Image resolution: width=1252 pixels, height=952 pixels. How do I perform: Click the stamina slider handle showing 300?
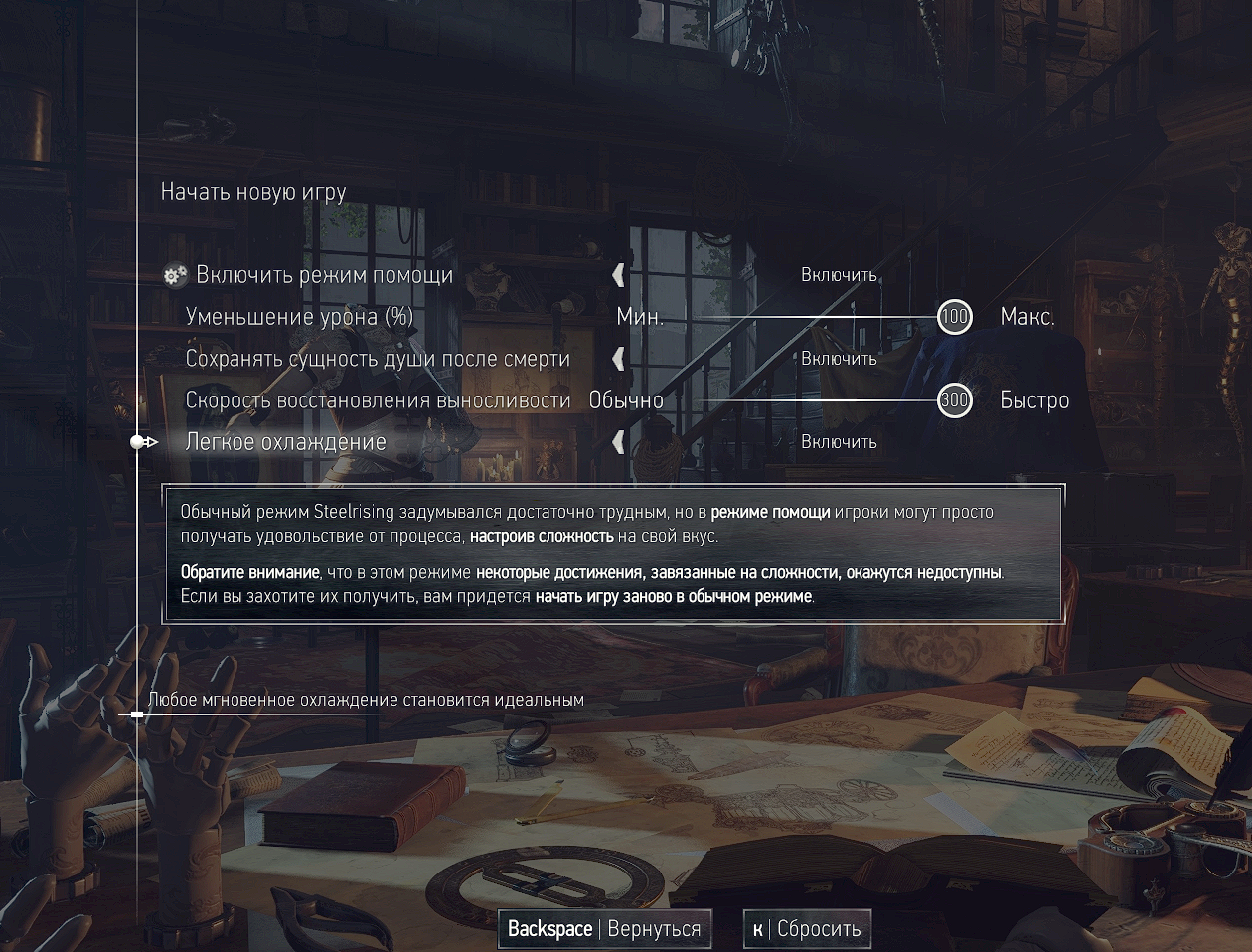954,400
